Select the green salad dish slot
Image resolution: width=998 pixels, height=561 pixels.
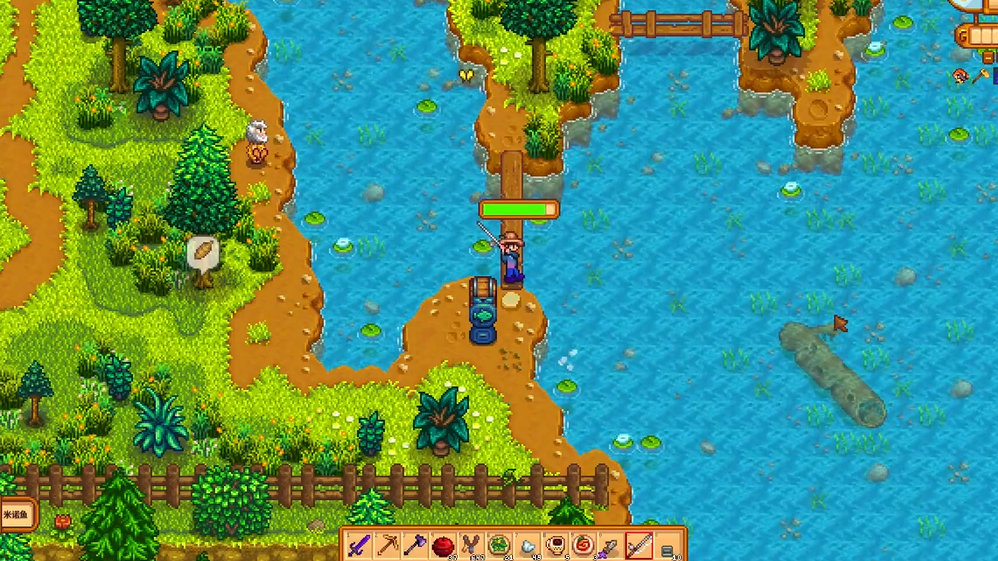pos(499,546)
